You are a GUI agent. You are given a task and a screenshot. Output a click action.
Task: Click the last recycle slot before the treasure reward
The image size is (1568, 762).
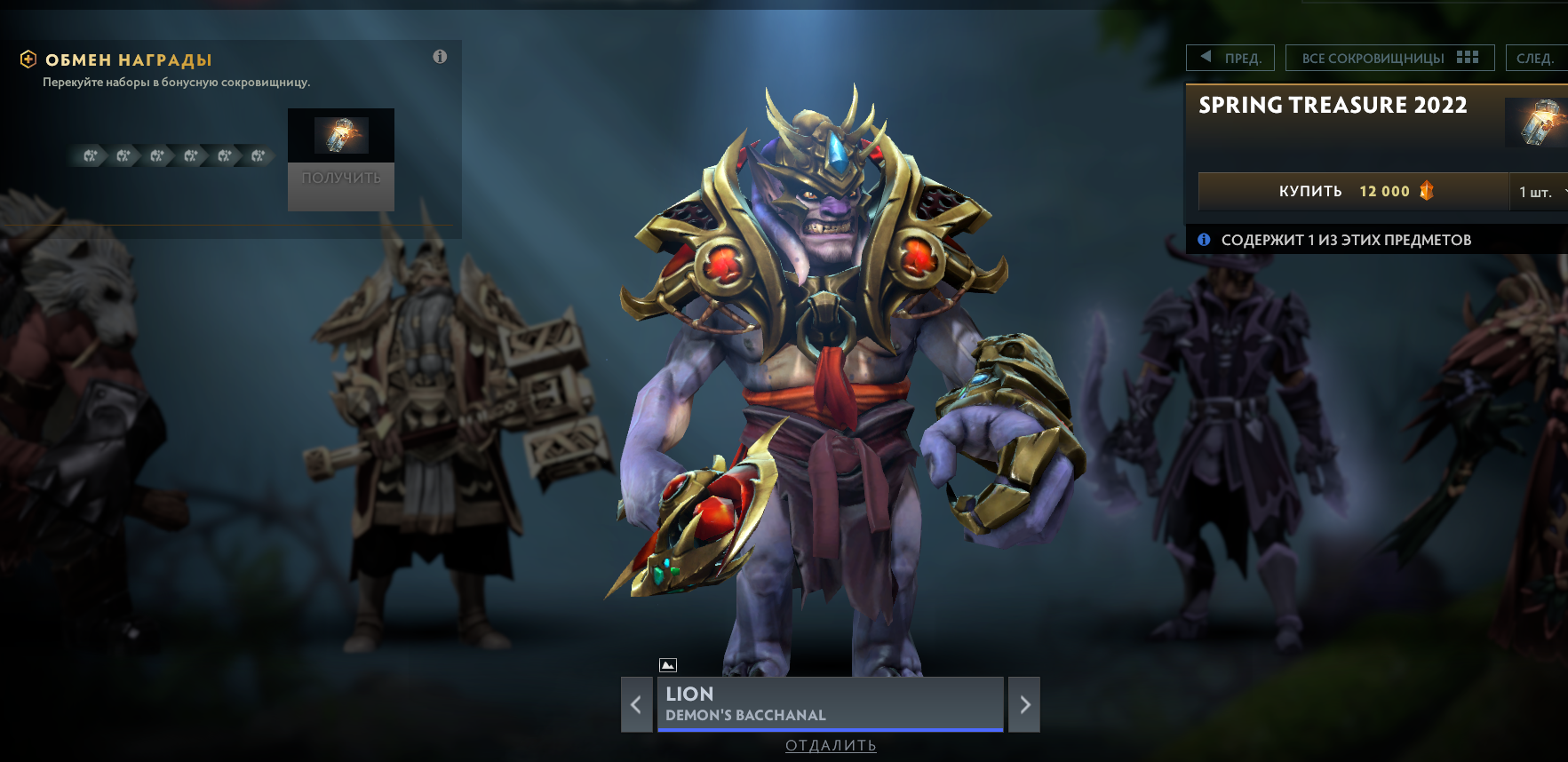(x=258, y=156)
